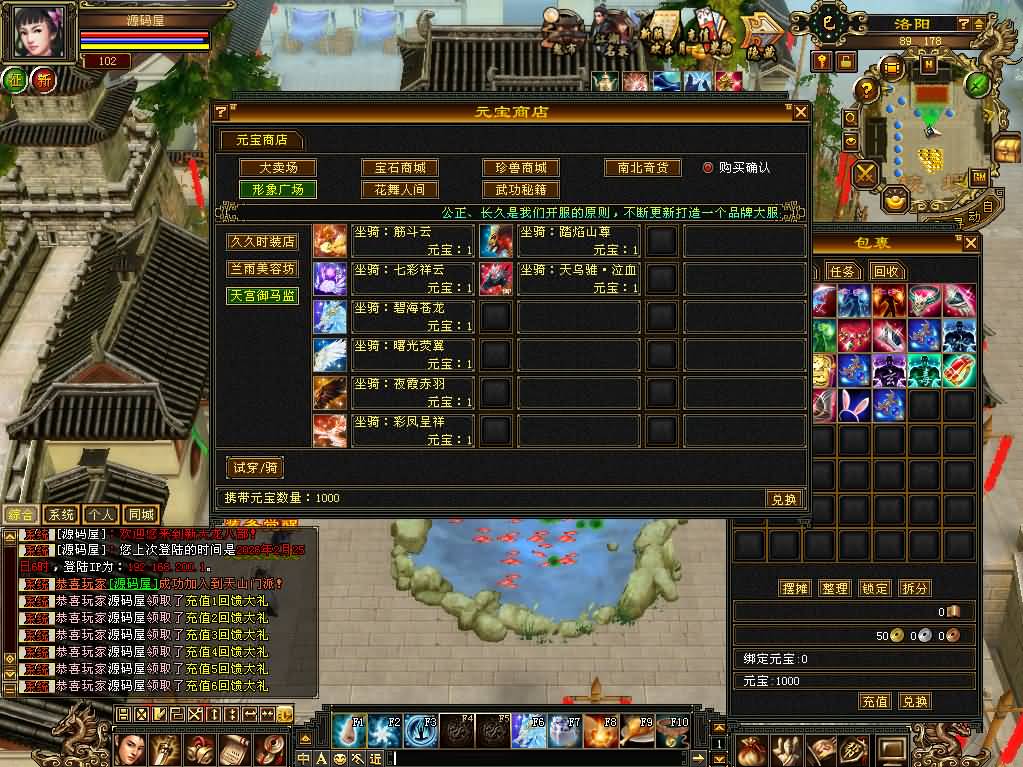The height and width of the screenshot is (767, 1023).
Task: Switch chat to the 系统 channel tab
Action: tap(62, 514)
